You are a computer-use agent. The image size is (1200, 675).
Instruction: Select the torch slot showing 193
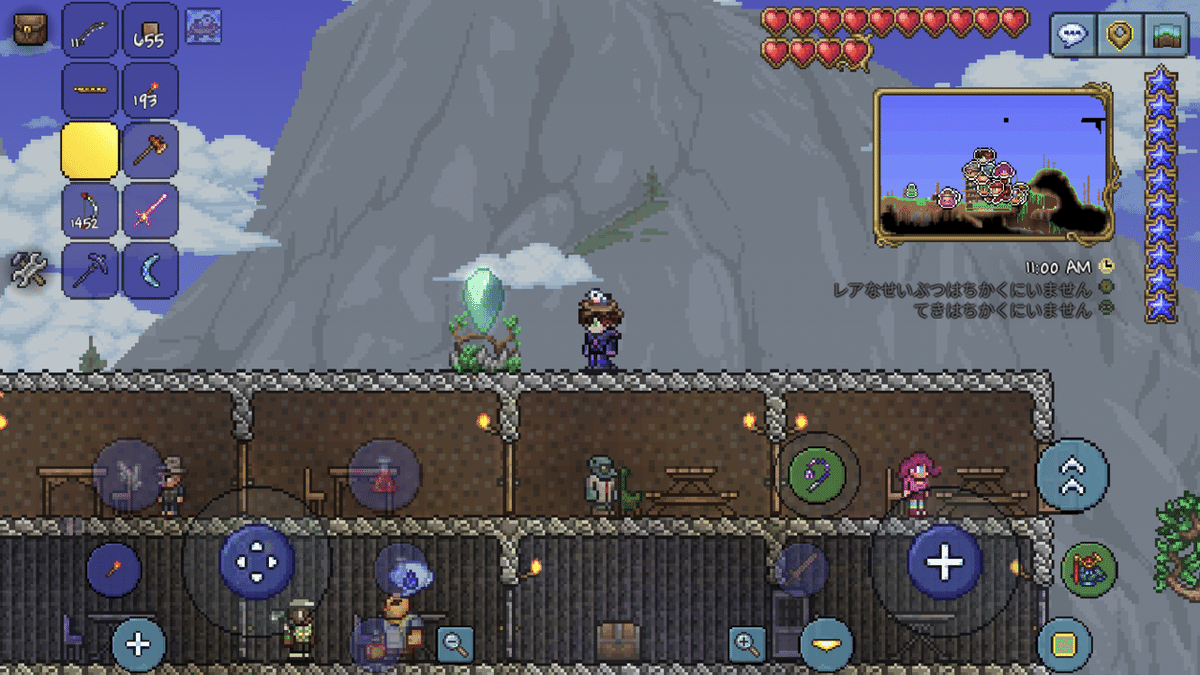tap(150, 91)
